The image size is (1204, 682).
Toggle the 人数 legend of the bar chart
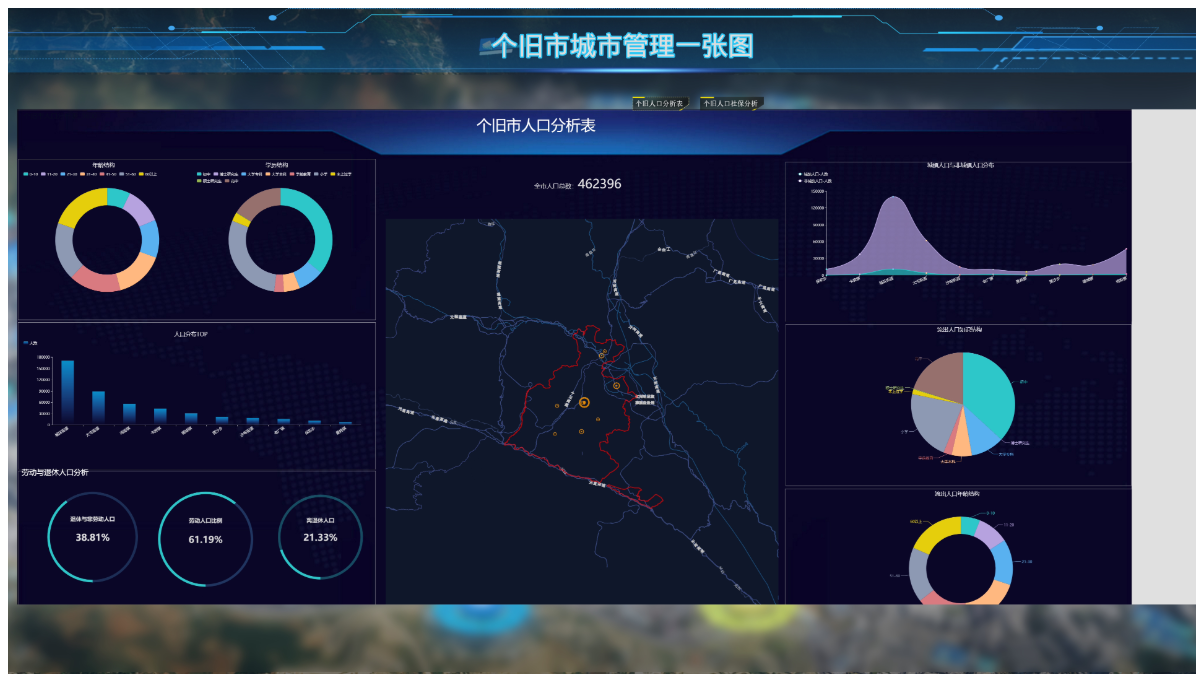click(31, 343)
